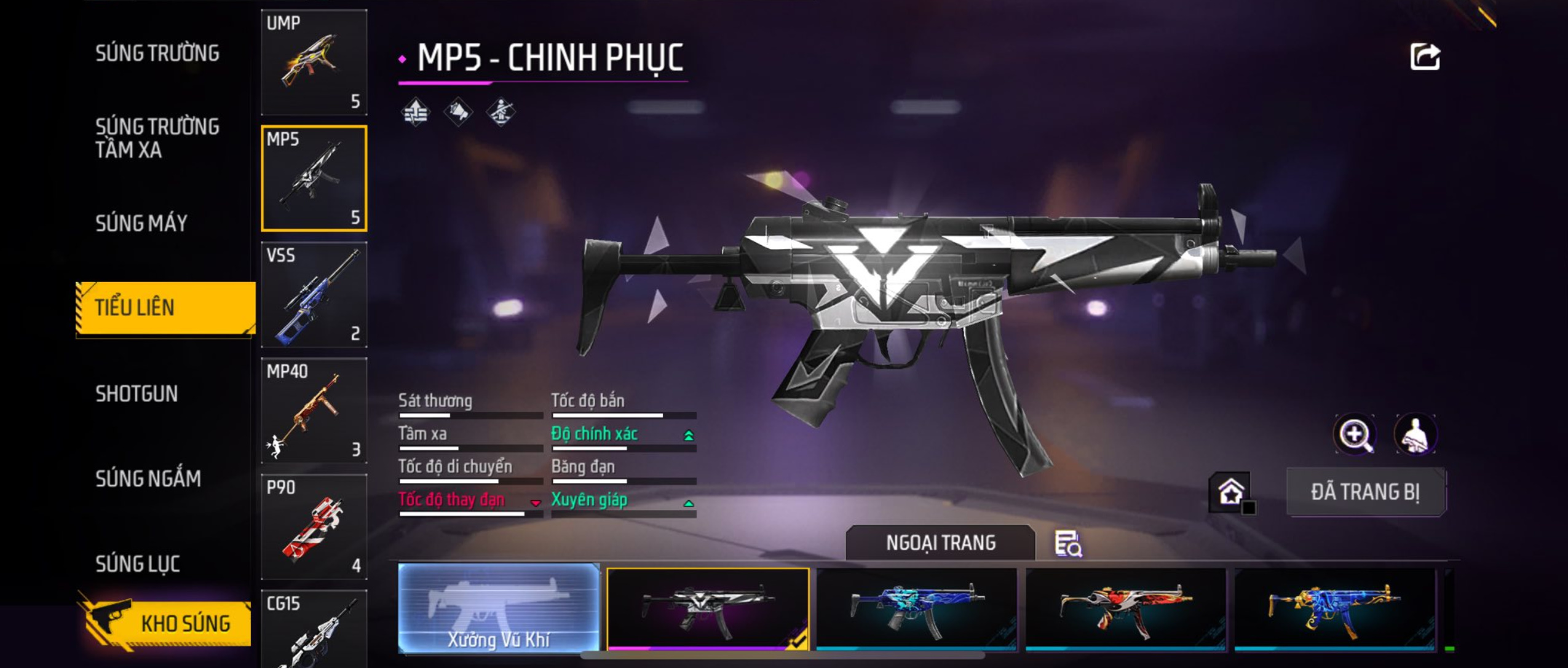Viewport: 1568px width, 668px height.
Task: Show the character preview icon
Action: pyautogui.click(x=1415, y=434)
